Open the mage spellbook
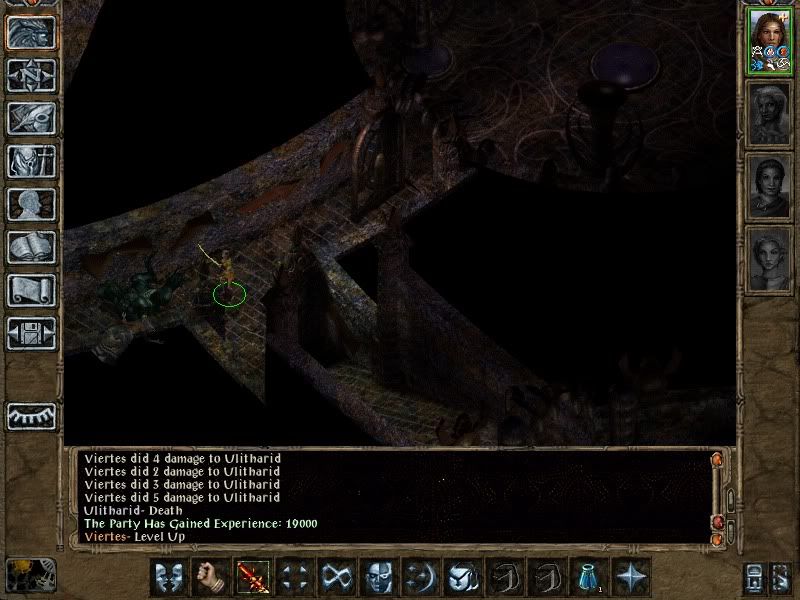Screen dimensions: 800x600 [31, 247]
